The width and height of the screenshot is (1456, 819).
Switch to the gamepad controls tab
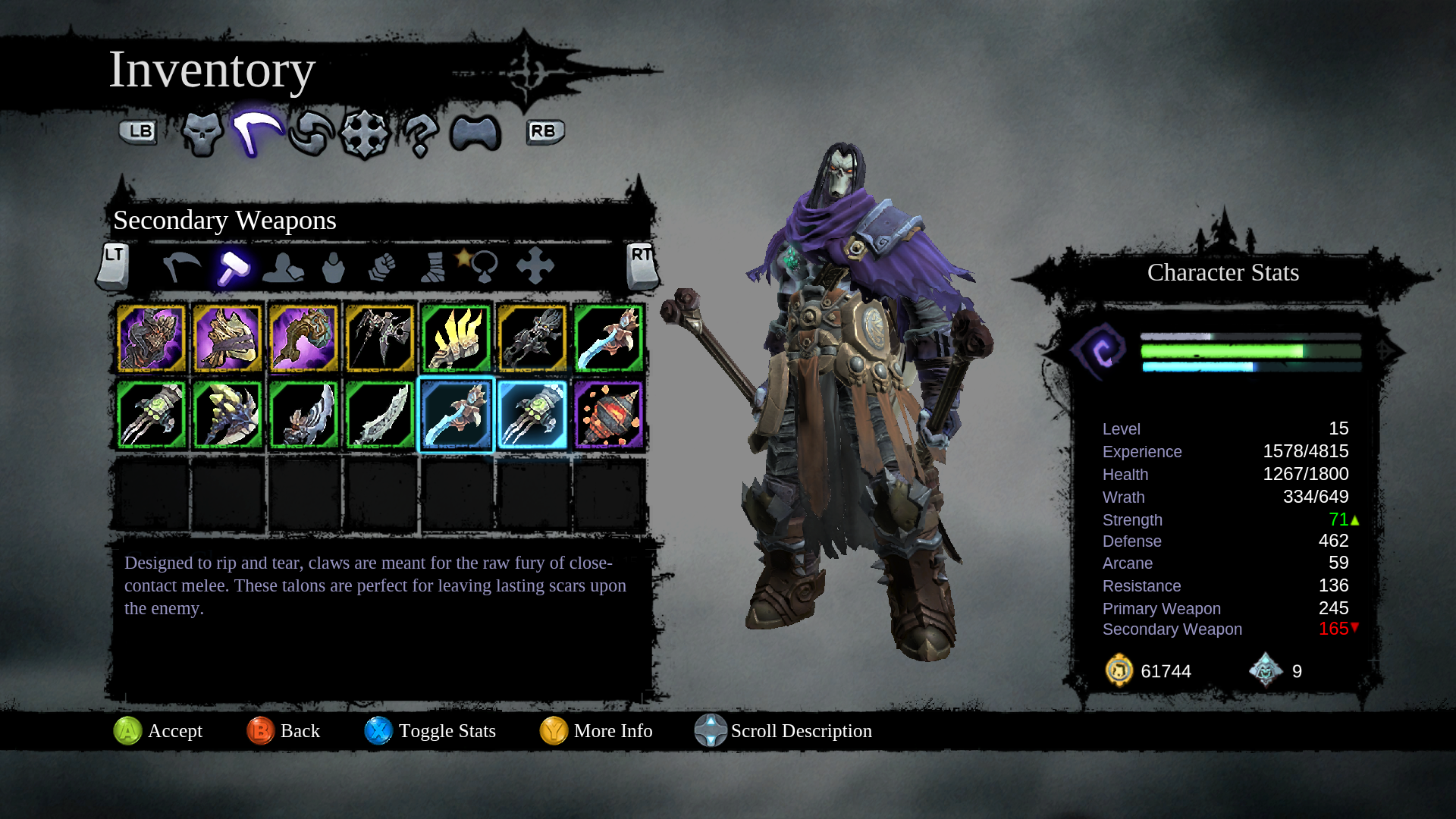pos(475,134)
